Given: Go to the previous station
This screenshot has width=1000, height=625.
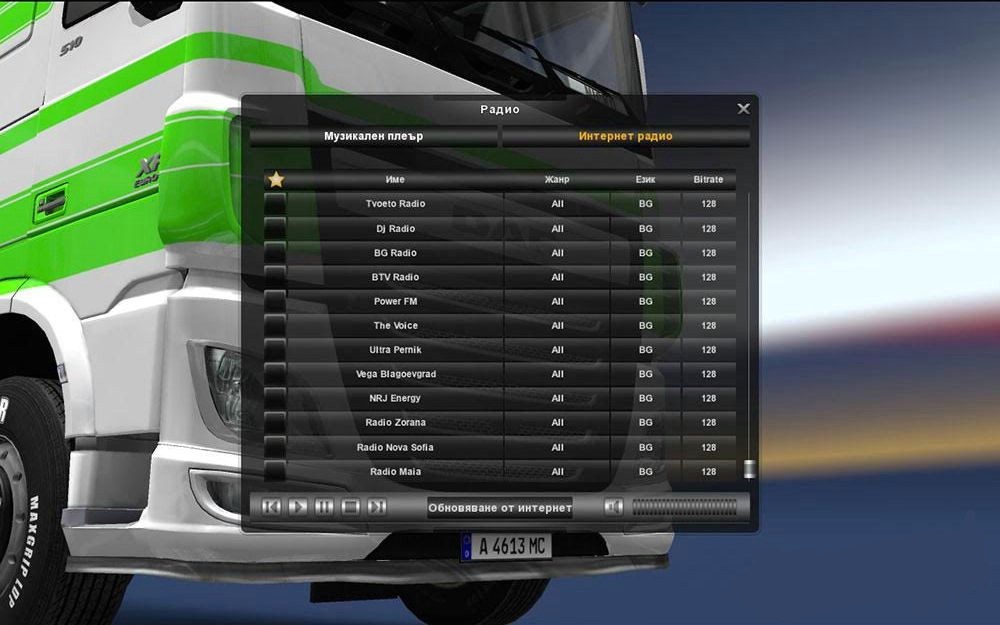Looking at the screenshot, I should 271,507.
